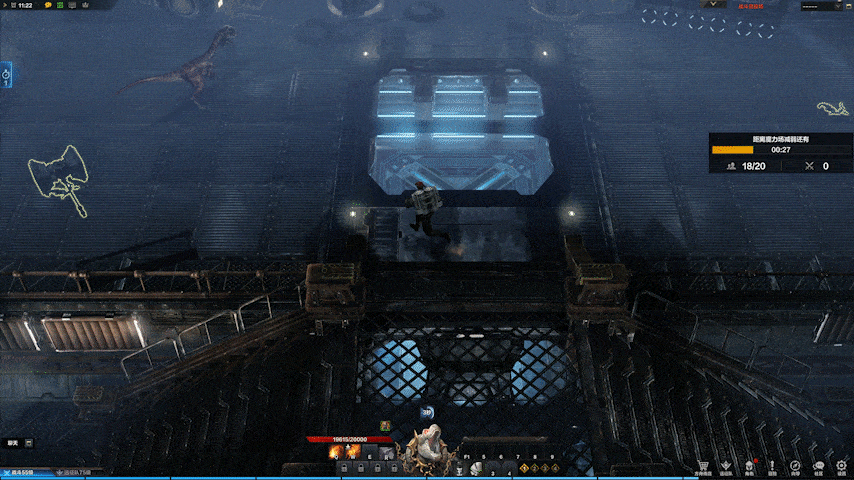The width and height of the screenshot is (854, 480).
Task: Select the skull item slot
Action: (478, 467)
